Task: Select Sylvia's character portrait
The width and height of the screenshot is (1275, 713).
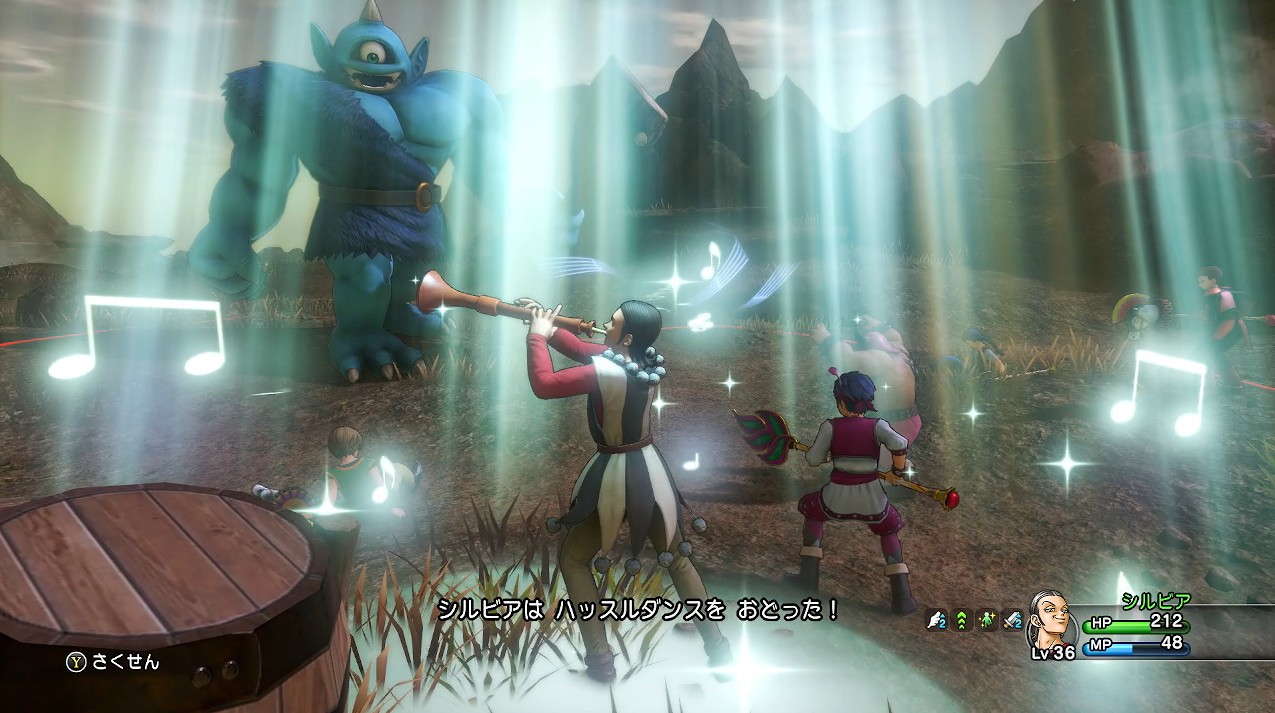Action: pyautogui.click(x=1054, y=622)
